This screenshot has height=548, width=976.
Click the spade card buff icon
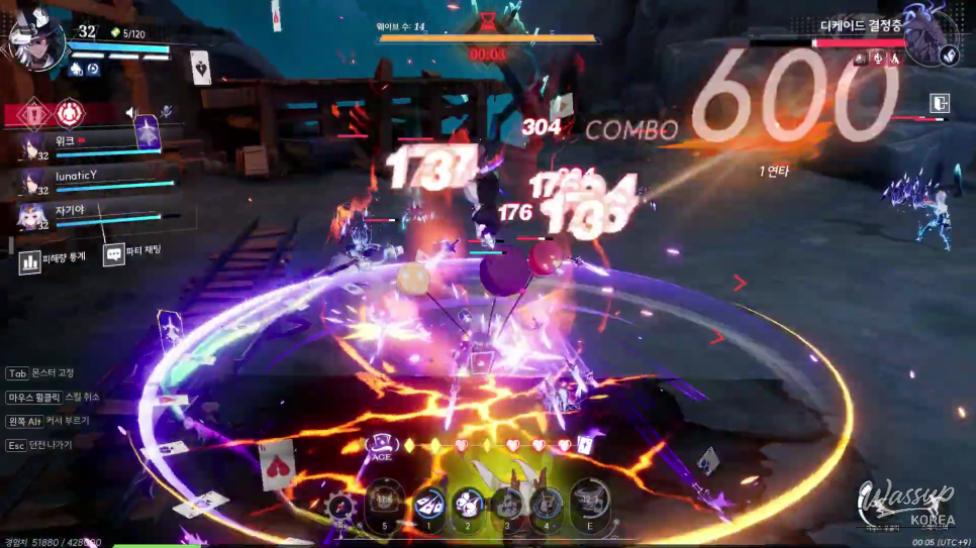[x=200, y=67]
